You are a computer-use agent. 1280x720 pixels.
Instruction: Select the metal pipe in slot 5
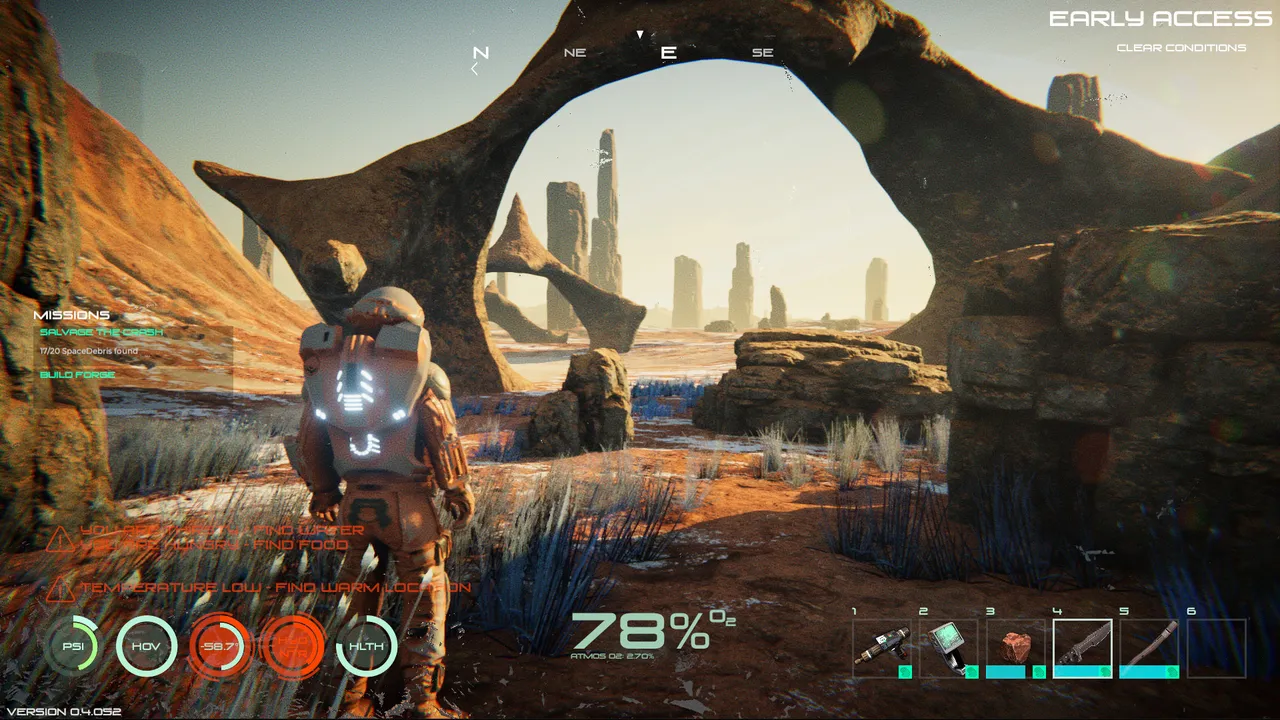1149,648
